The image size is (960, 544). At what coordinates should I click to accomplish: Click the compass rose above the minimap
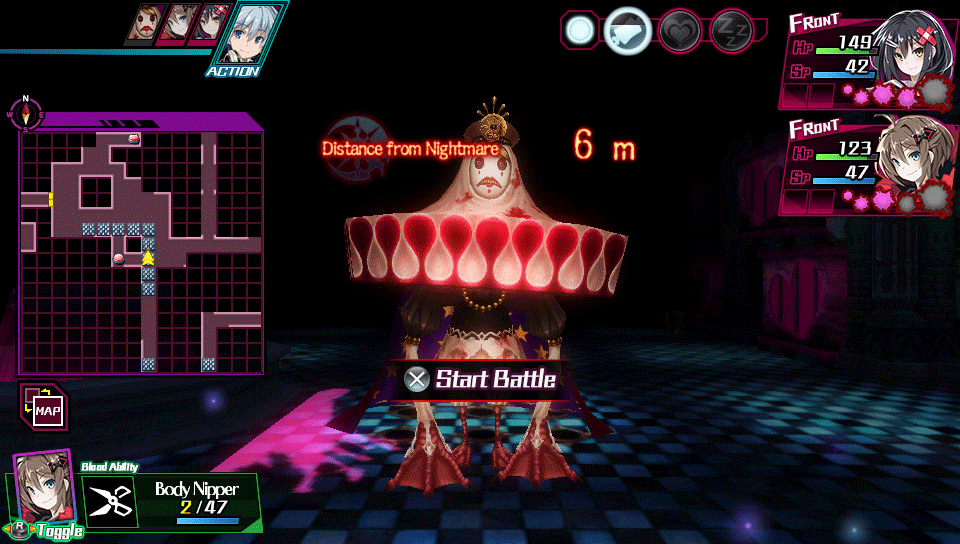27,113
